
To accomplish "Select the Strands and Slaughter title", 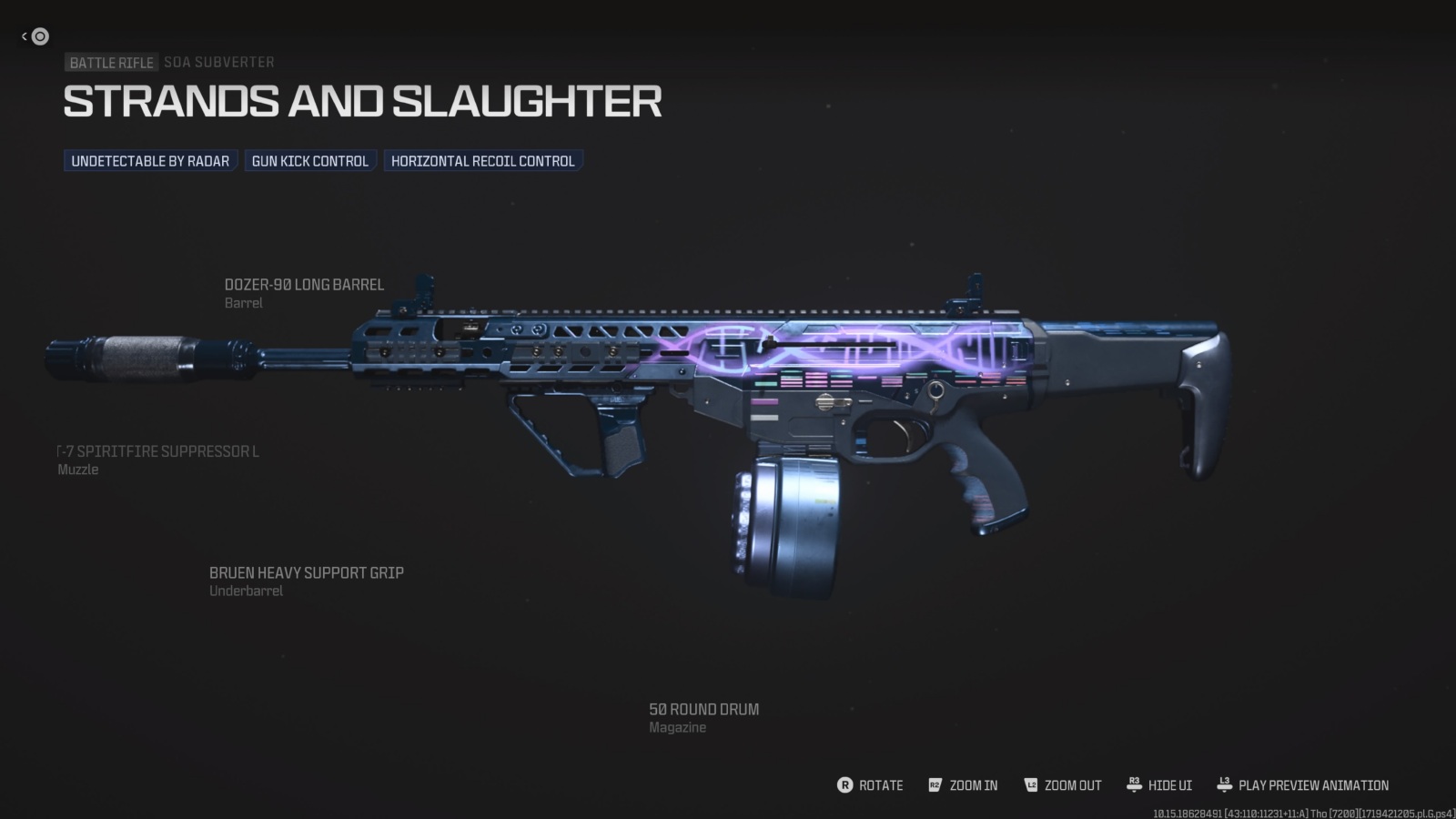I will point(363,101).
